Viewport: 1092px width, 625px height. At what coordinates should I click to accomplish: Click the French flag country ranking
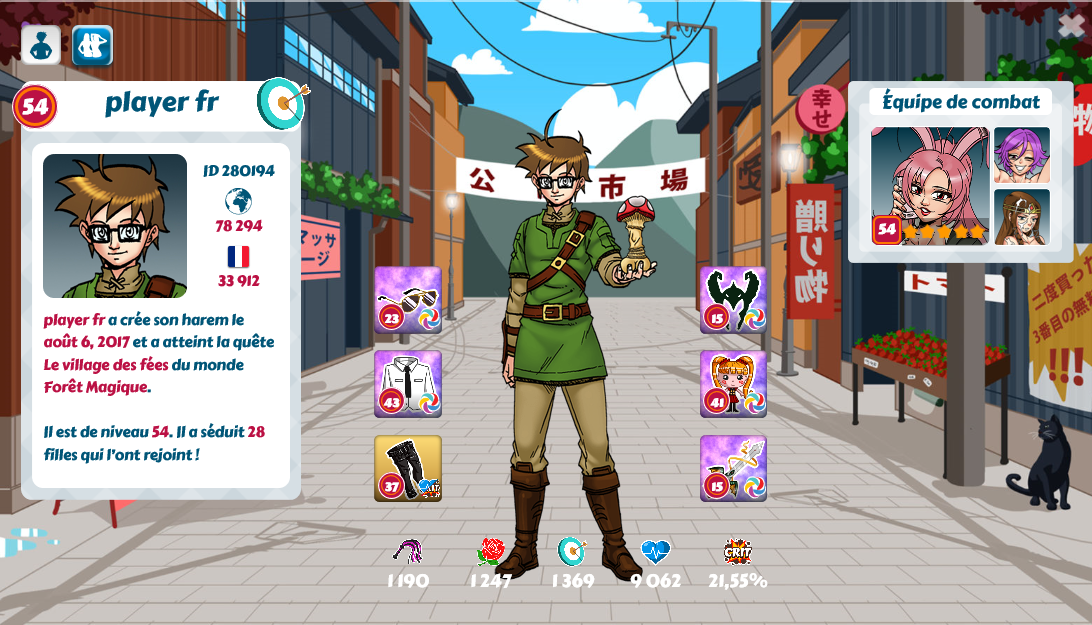point(238,257)
